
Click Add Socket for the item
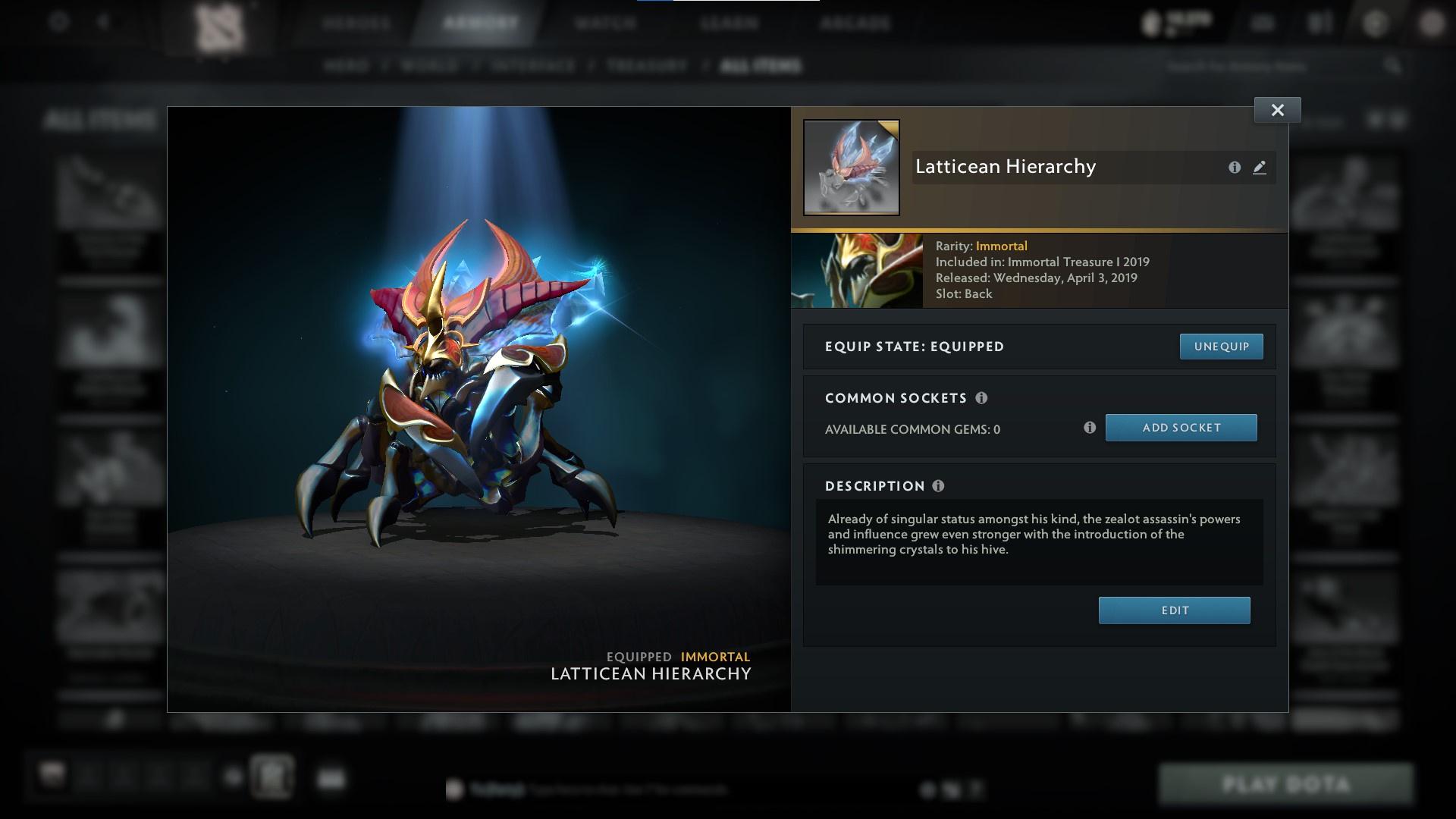click(x=1181, y=428)
